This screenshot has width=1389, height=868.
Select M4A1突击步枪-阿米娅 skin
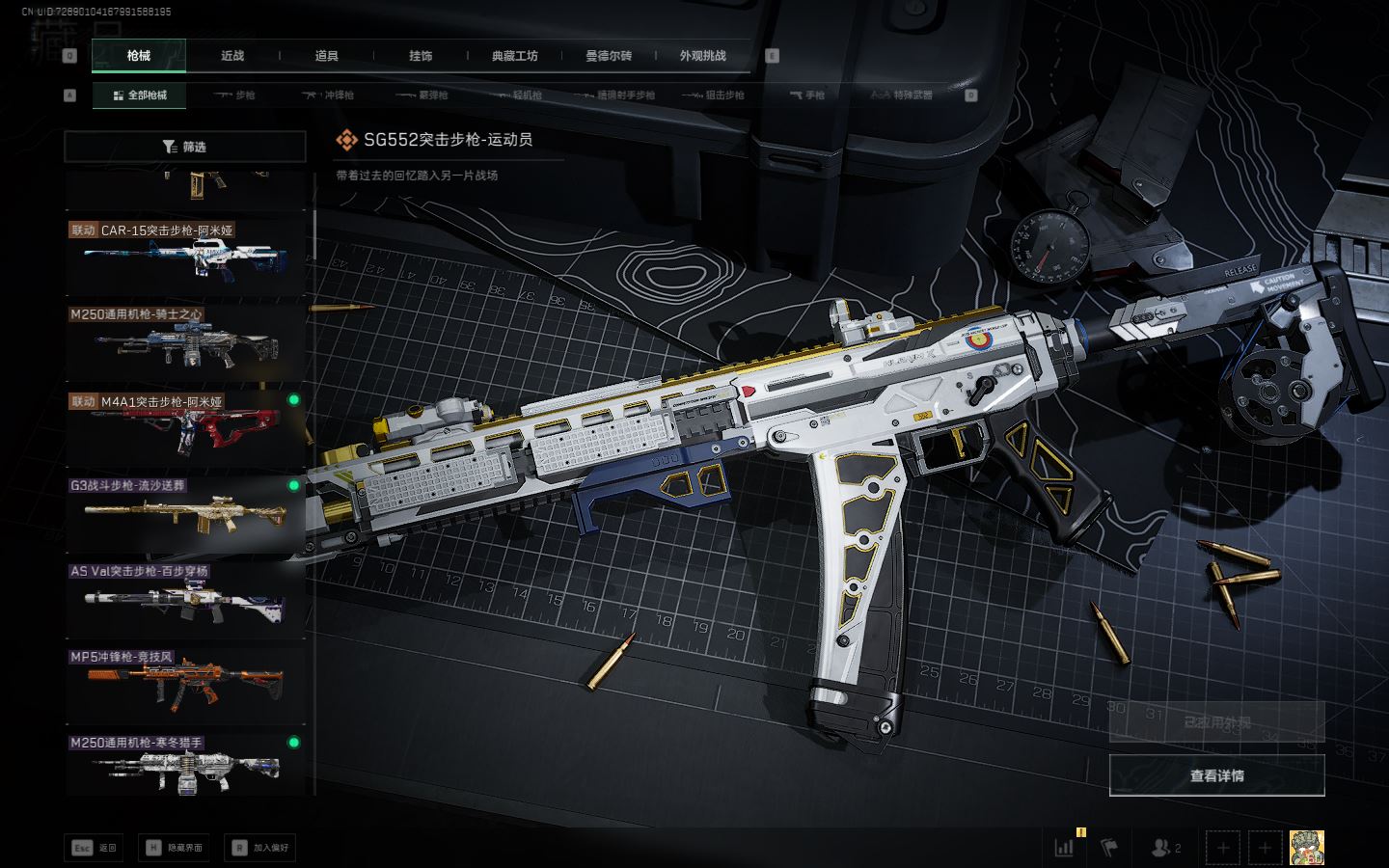click(x=185, y=425)
